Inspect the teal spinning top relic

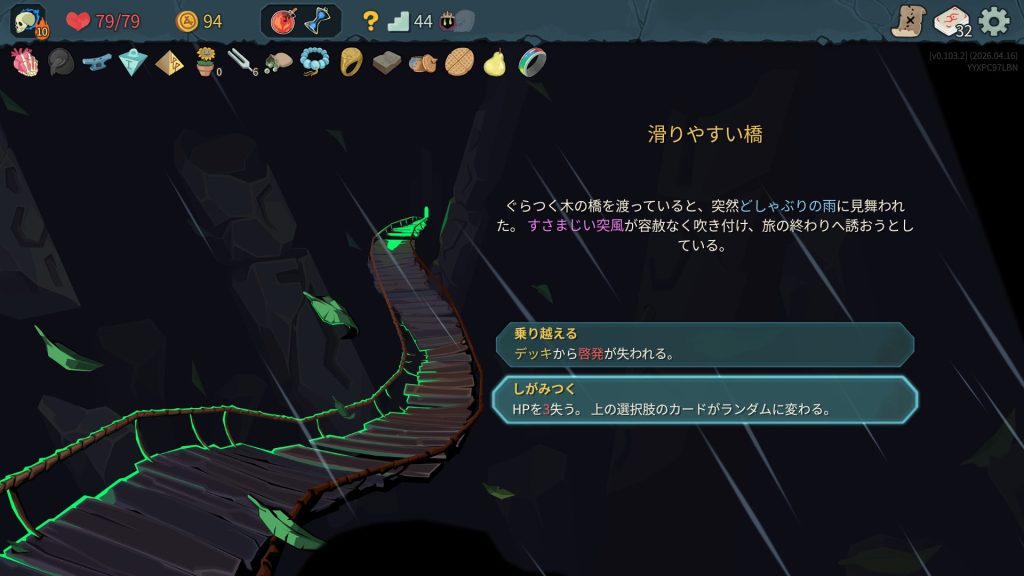pyautogui.click(x=133, y=63)
